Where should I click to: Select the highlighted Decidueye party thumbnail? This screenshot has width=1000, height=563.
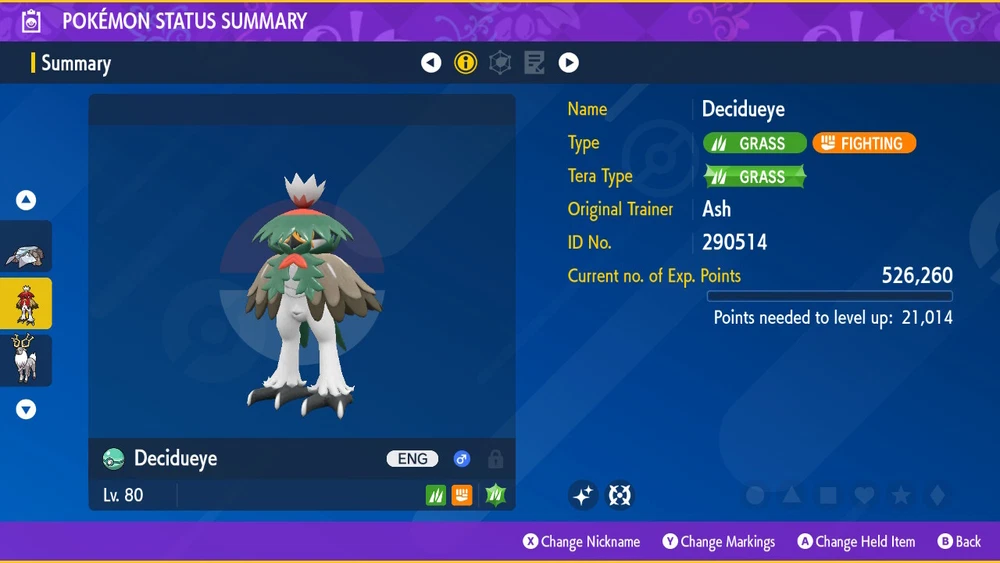pyautogui.click(x=25, y=304)
